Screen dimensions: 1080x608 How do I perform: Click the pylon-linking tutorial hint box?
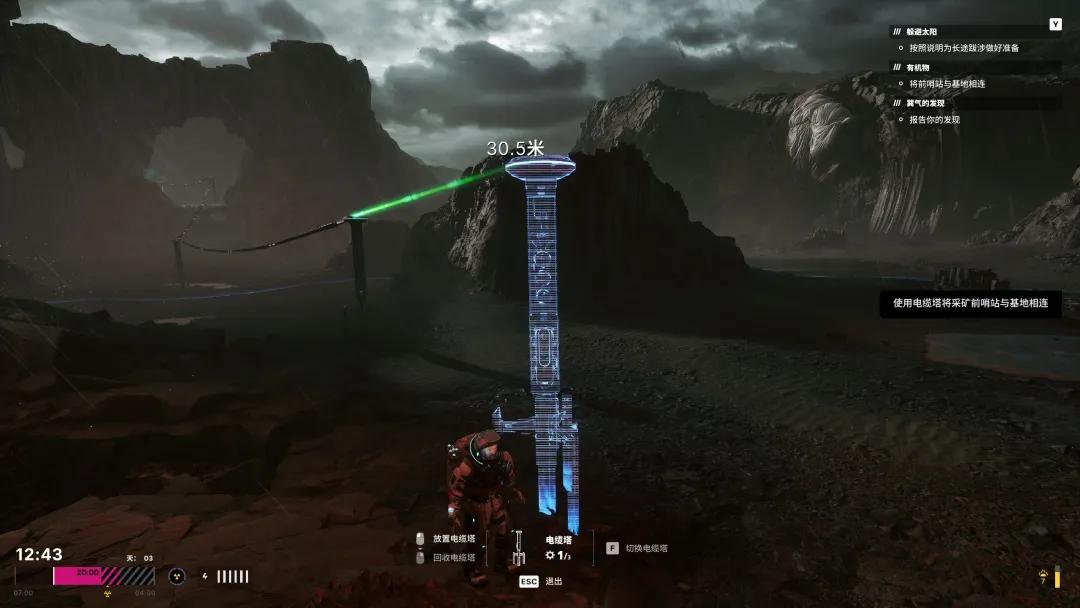coord(970,303)
